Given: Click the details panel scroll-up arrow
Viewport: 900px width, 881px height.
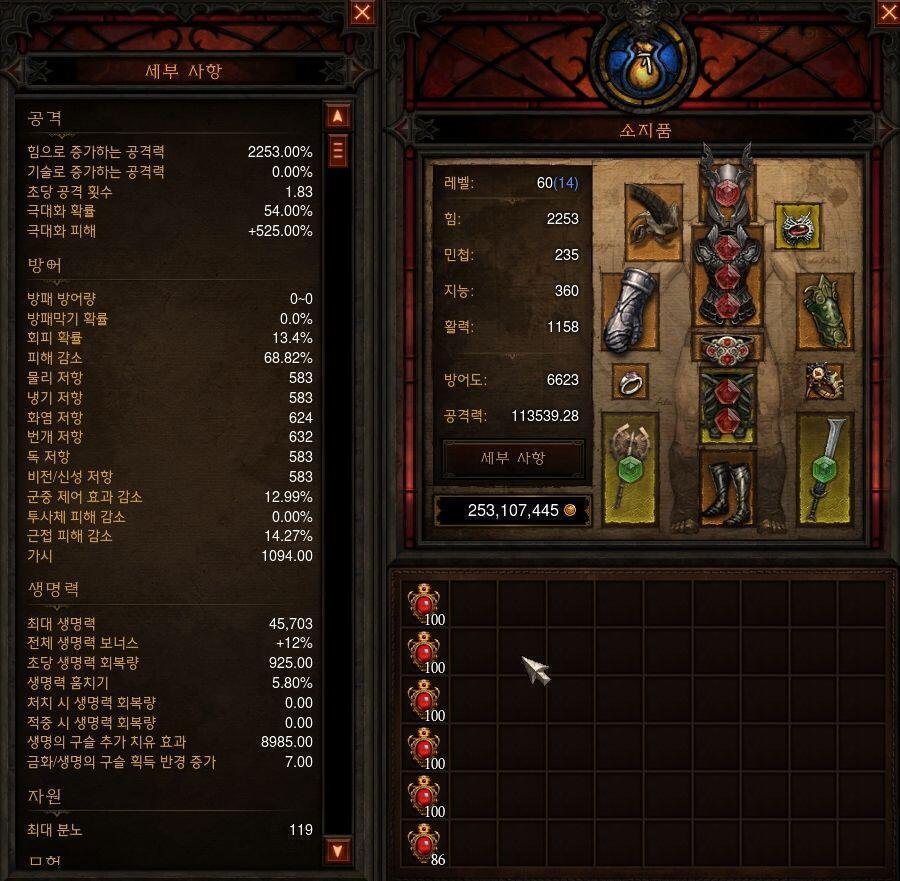Looking at the screenshot, I should pos(338,116).
